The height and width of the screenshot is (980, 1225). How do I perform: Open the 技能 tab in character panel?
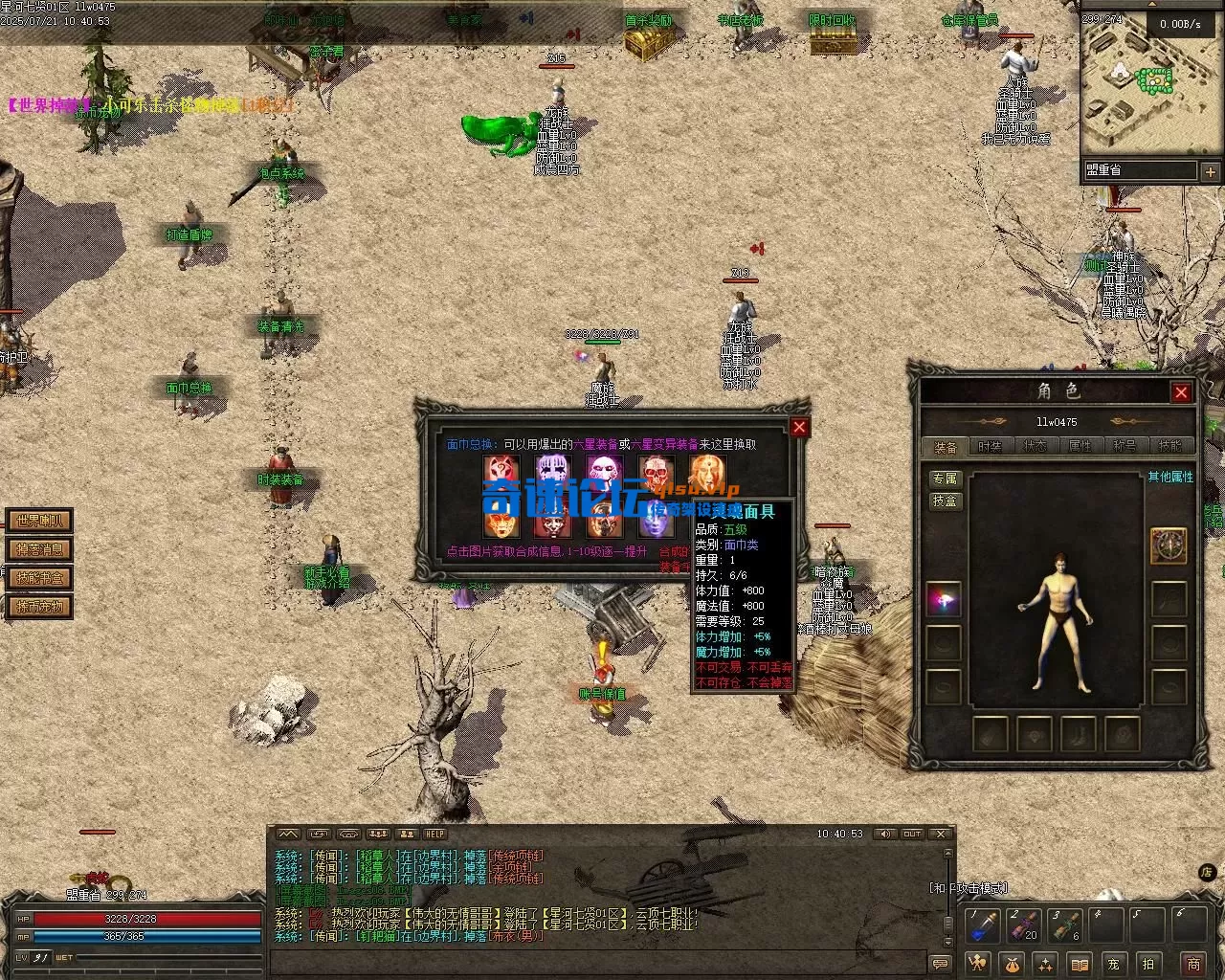pos(1169,447)
